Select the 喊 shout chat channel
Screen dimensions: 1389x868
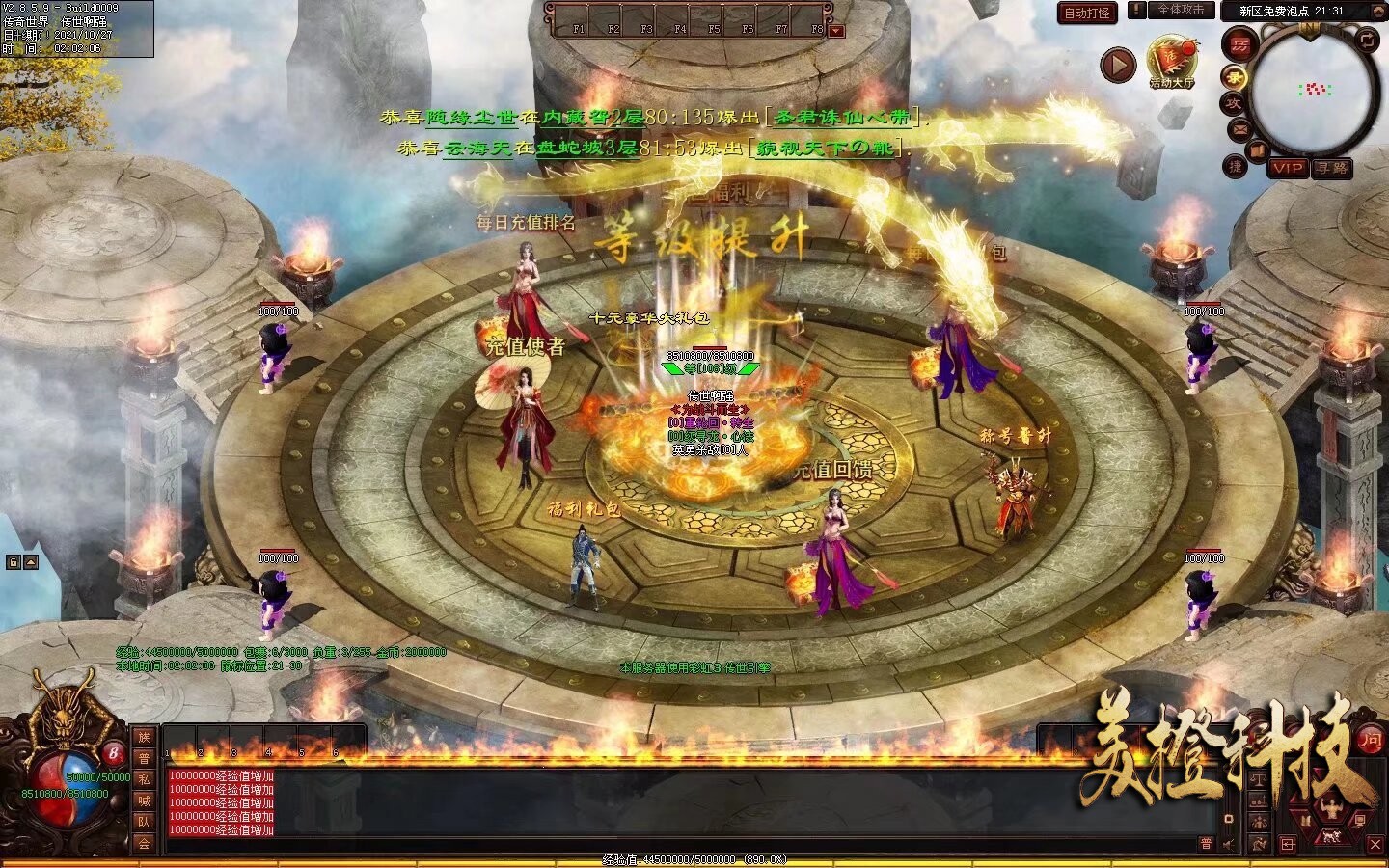[x=144, y=800]
